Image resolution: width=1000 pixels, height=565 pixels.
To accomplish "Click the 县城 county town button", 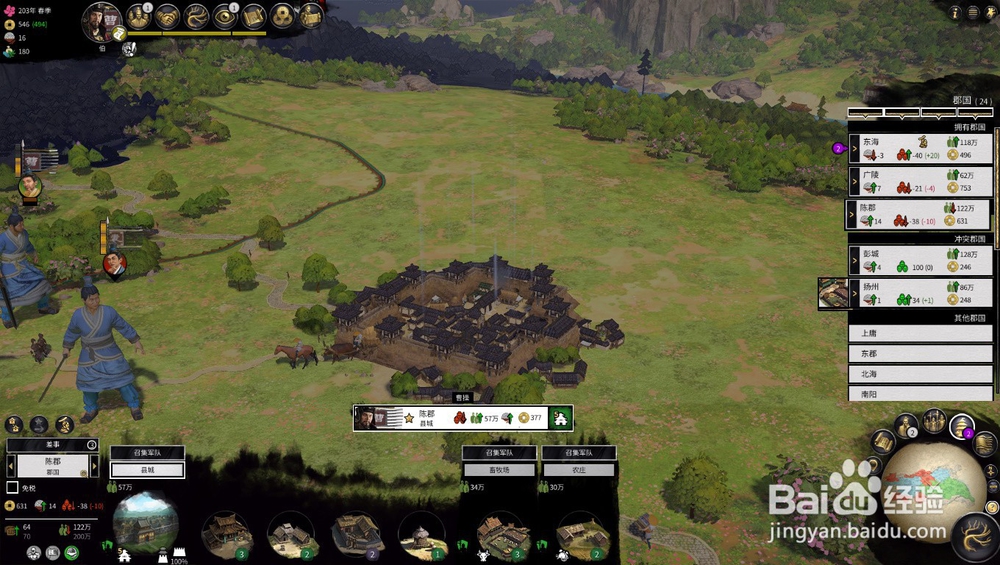I will coord(147,470).
